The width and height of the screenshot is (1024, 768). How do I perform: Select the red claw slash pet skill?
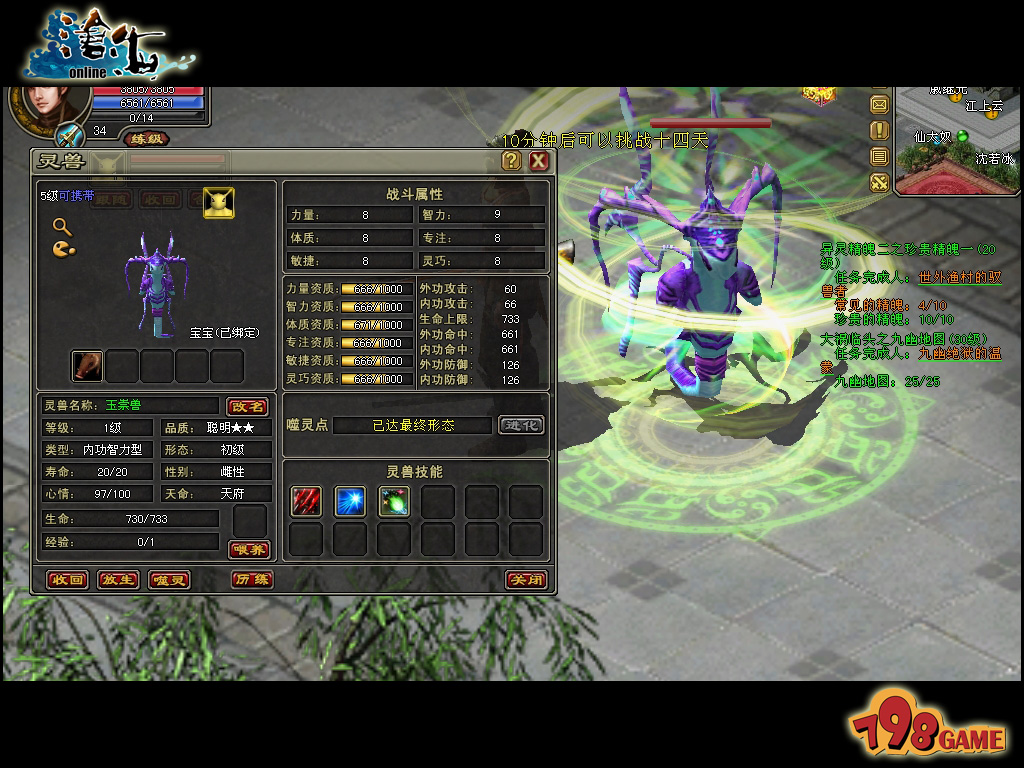coord(306,502)
